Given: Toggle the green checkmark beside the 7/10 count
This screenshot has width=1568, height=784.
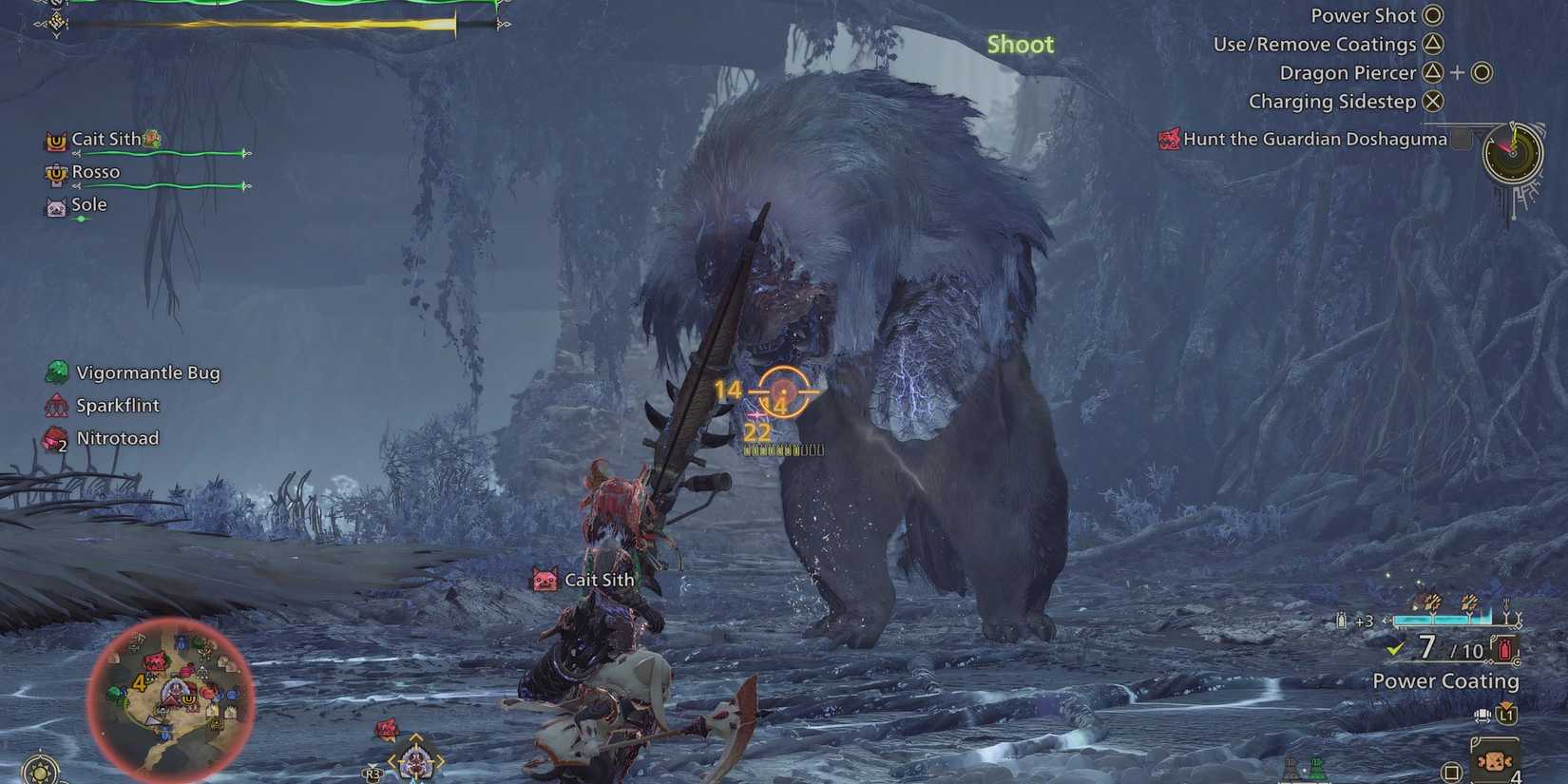Looking at the screenshot, I should tap(1393, 648).
